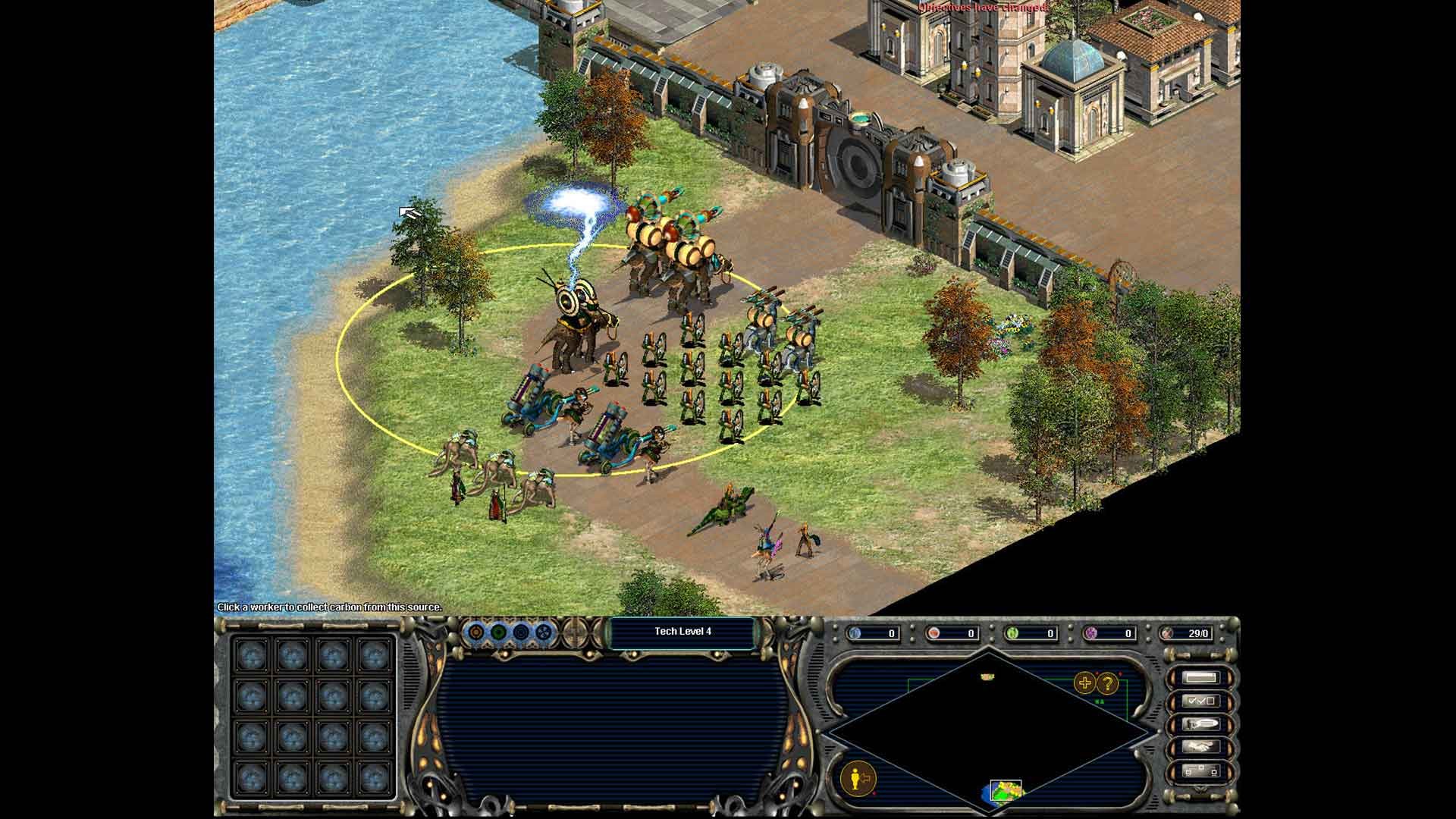Open the Chat button on the right panel

click(1200, 723)
